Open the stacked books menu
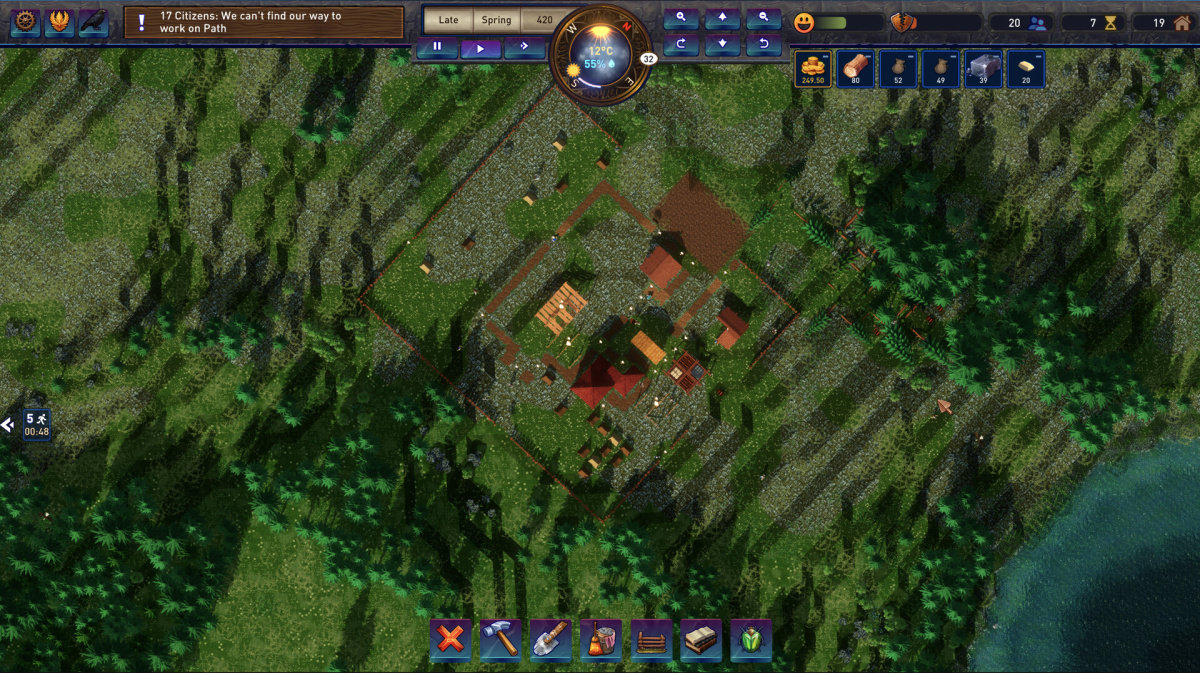This screenshot has height=673, width=1200. point(701,639)
